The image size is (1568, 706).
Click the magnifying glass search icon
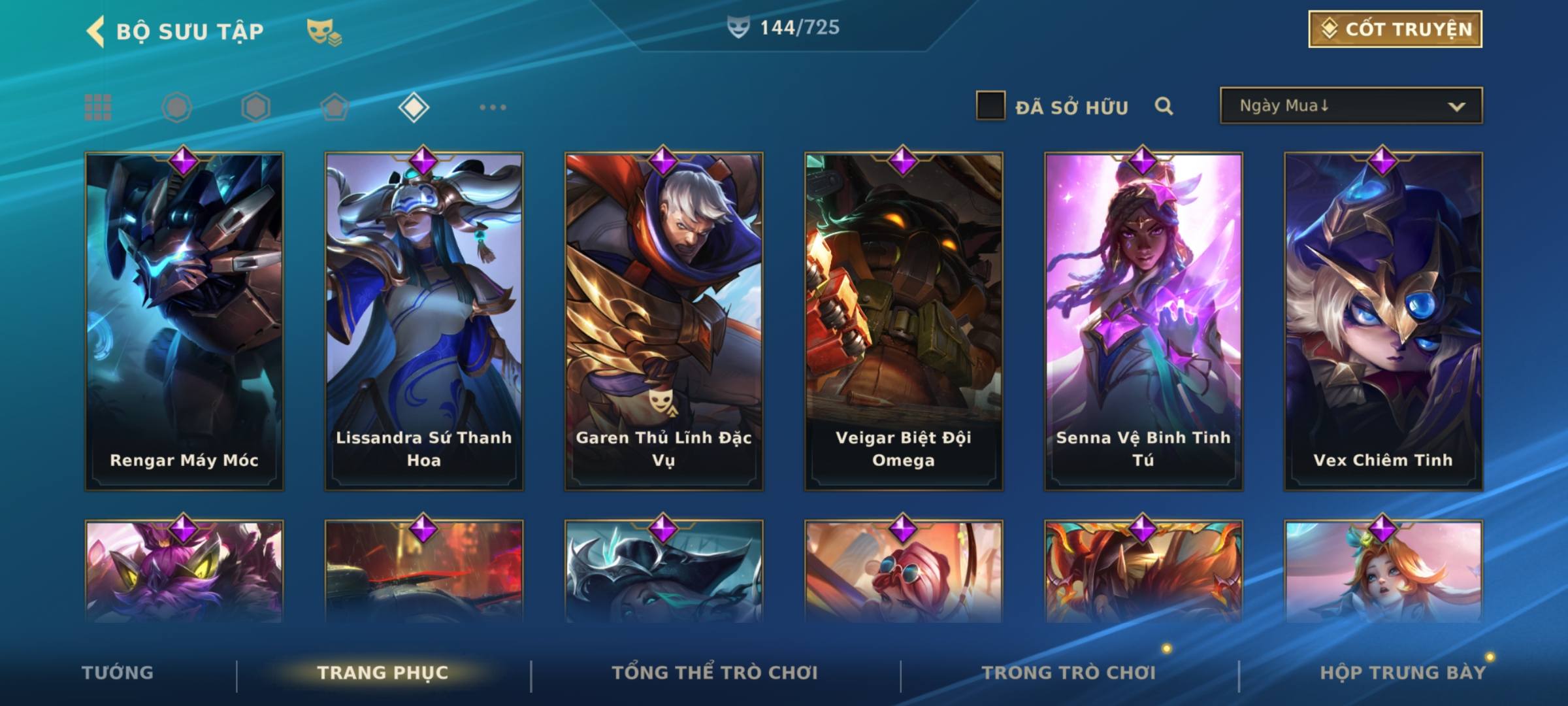click(x=1164, y=106)
